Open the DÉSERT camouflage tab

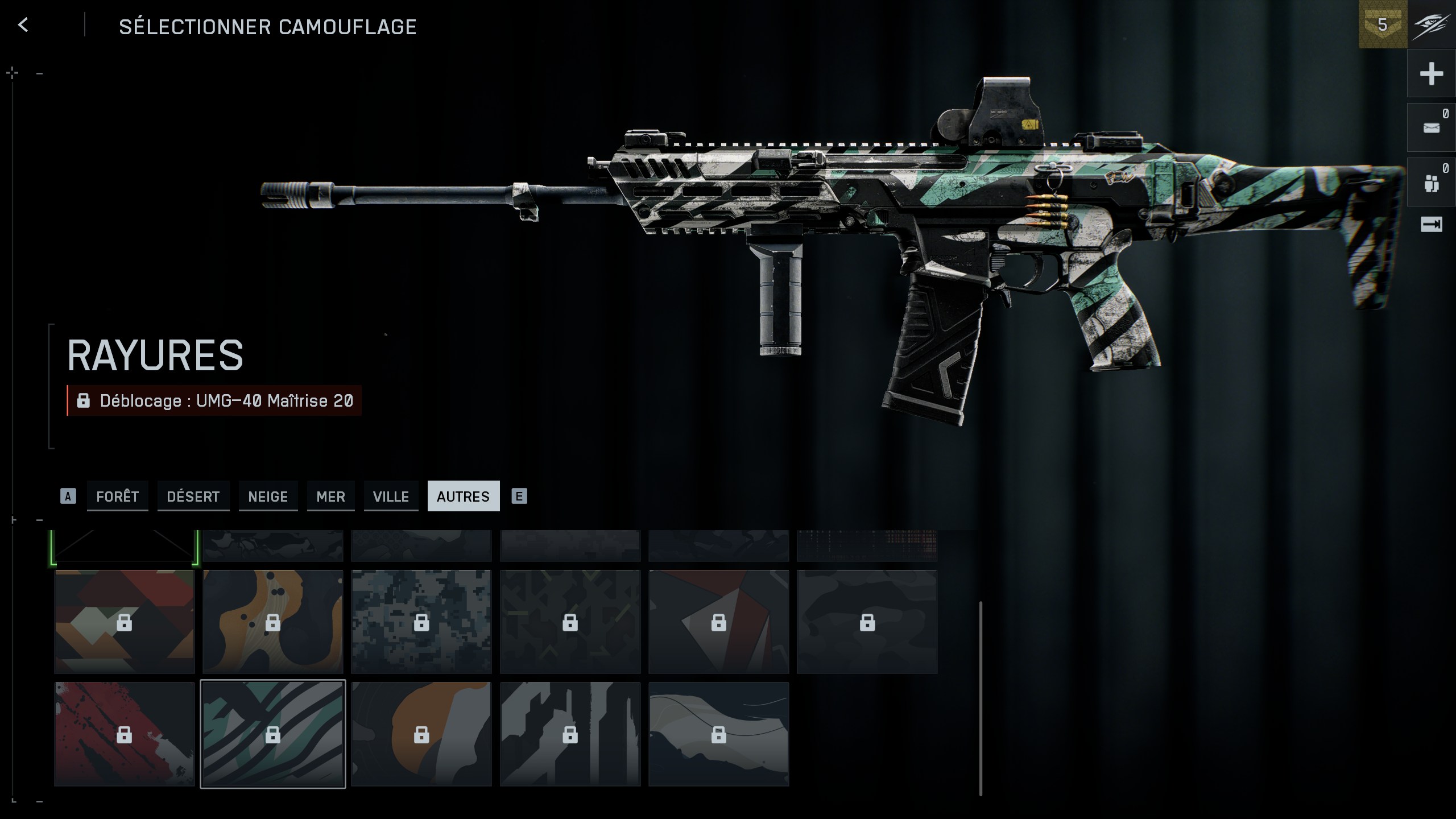point(193,496)
